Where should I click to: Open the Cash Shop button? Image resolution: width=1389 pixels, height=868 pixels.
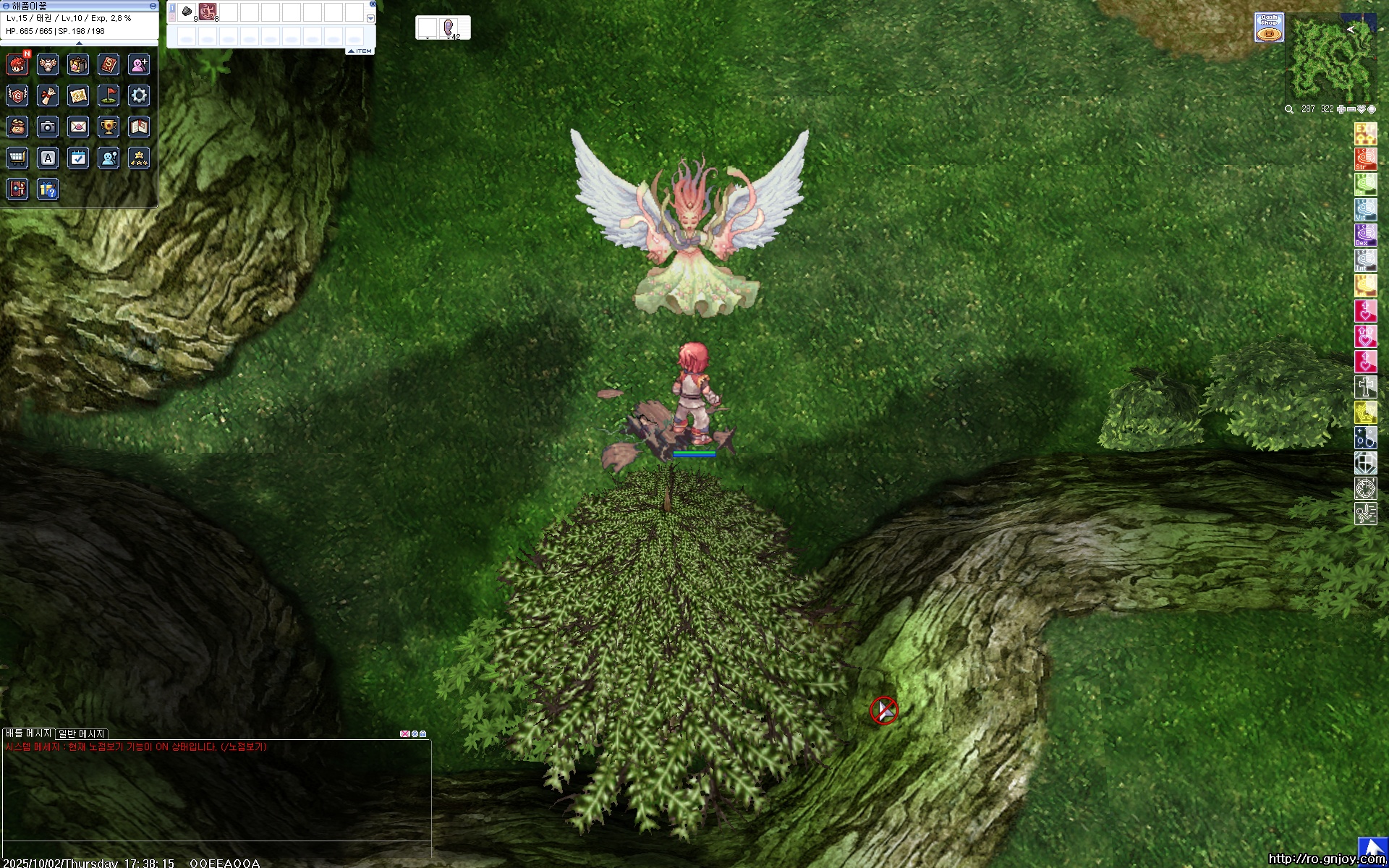[x=1269, y=27]
